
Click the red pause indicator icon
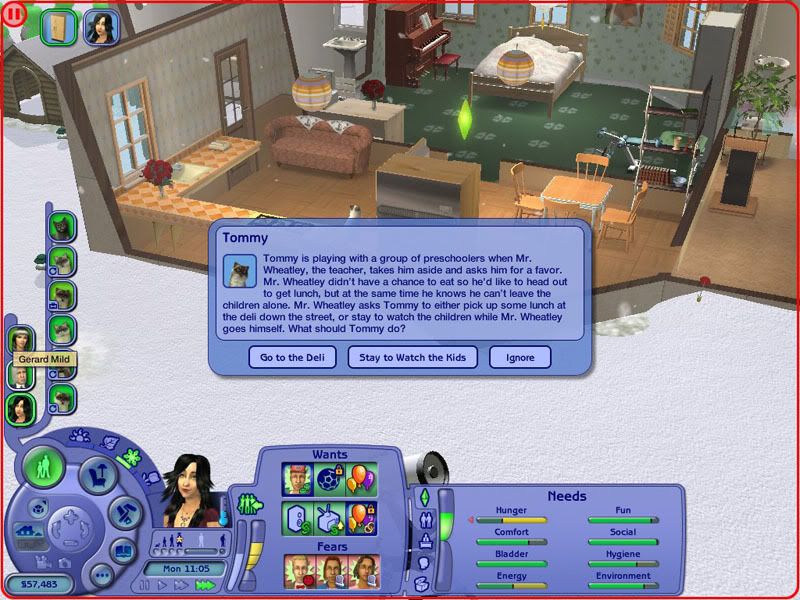pos(14,15)
